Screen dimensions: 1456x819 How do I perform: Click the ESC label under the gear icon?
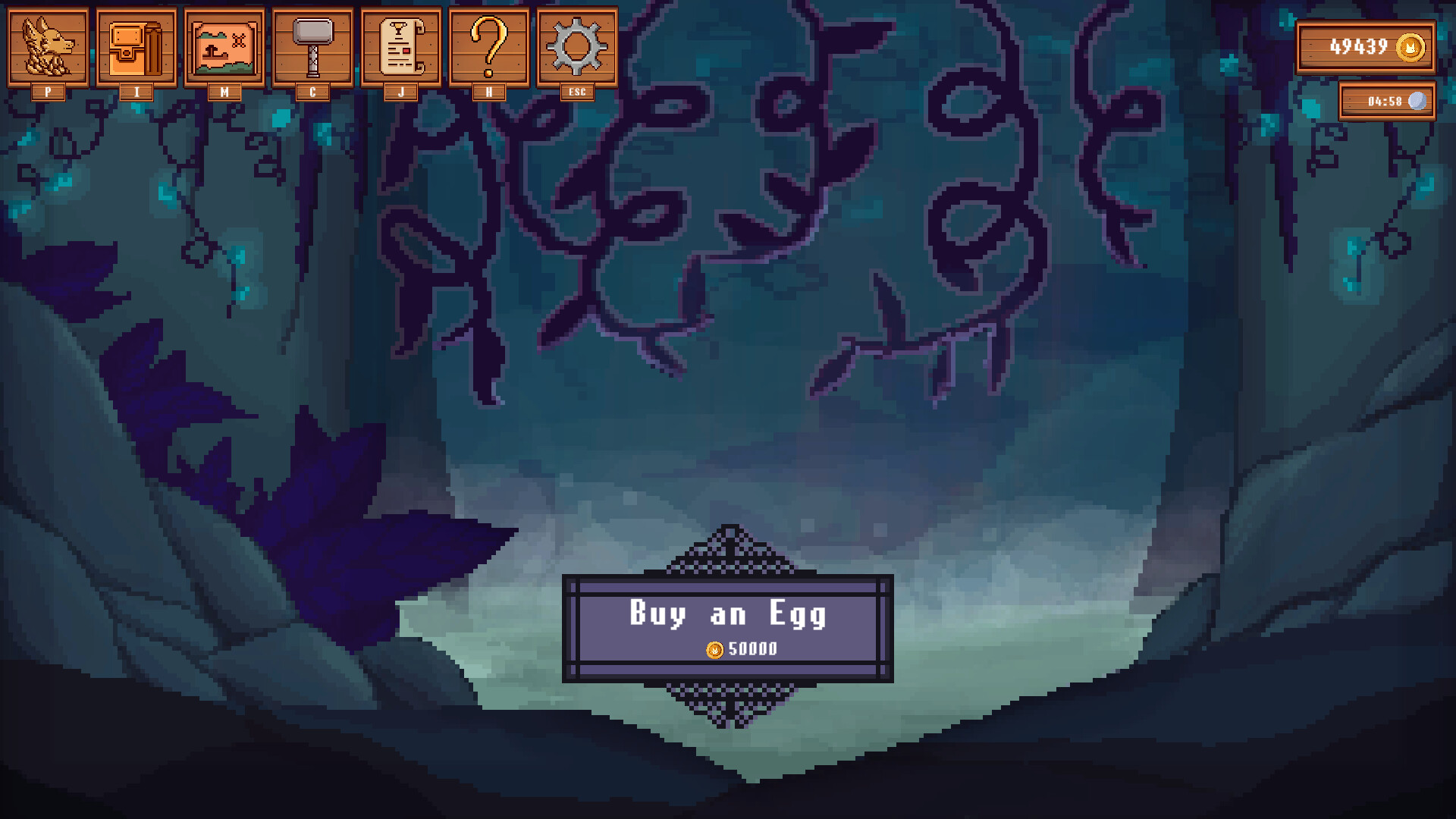click(x=578, y=93)
